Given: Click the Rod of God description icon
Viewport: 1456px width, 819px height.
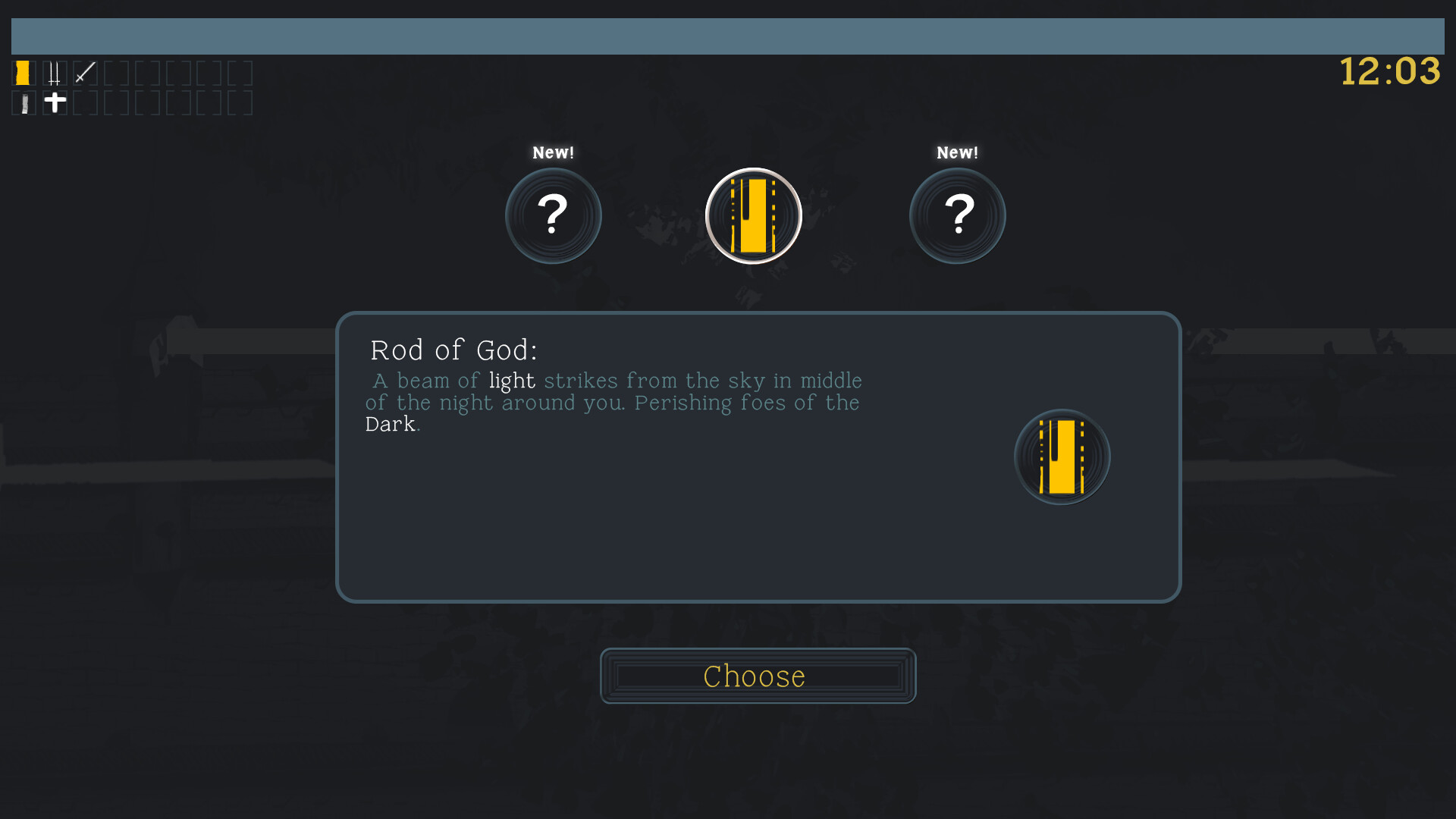Looking at the screenshot, I should click(1062, 457).
